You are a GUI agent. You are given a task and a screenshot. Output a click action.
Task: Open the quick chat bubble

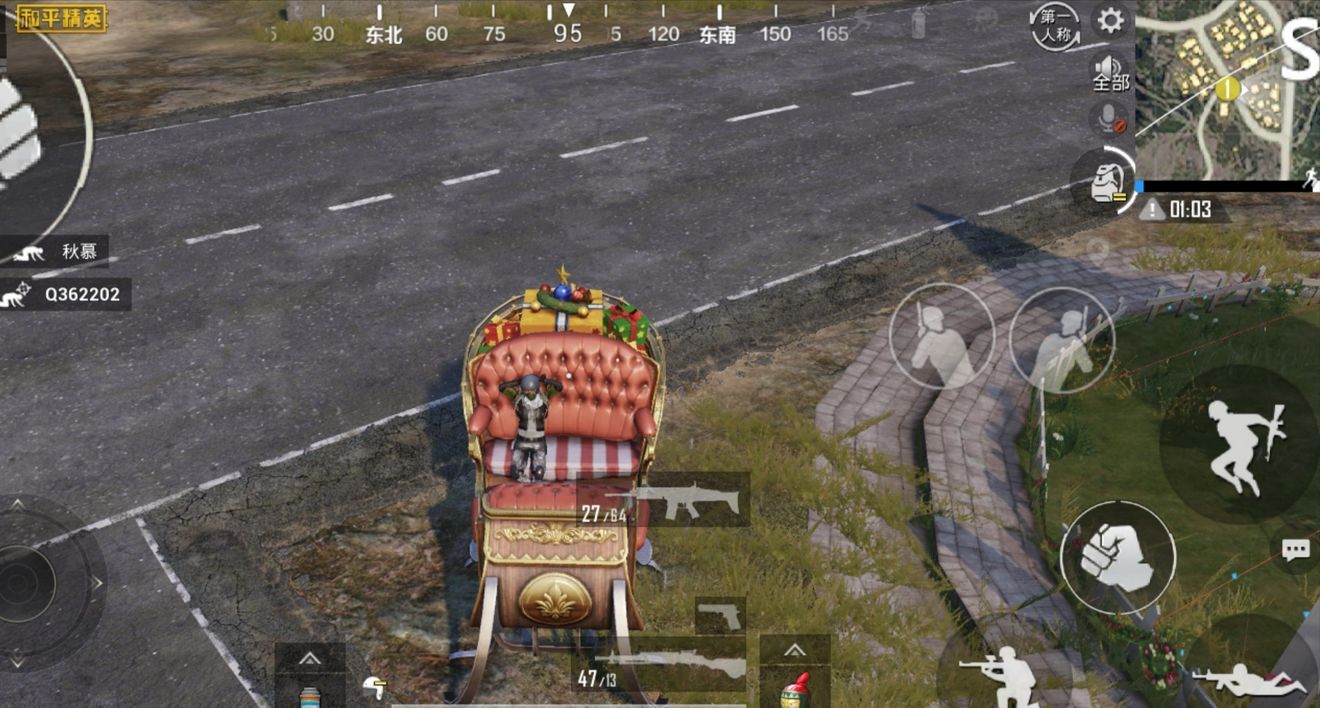pyautogui.click(x=1296, y=550)
